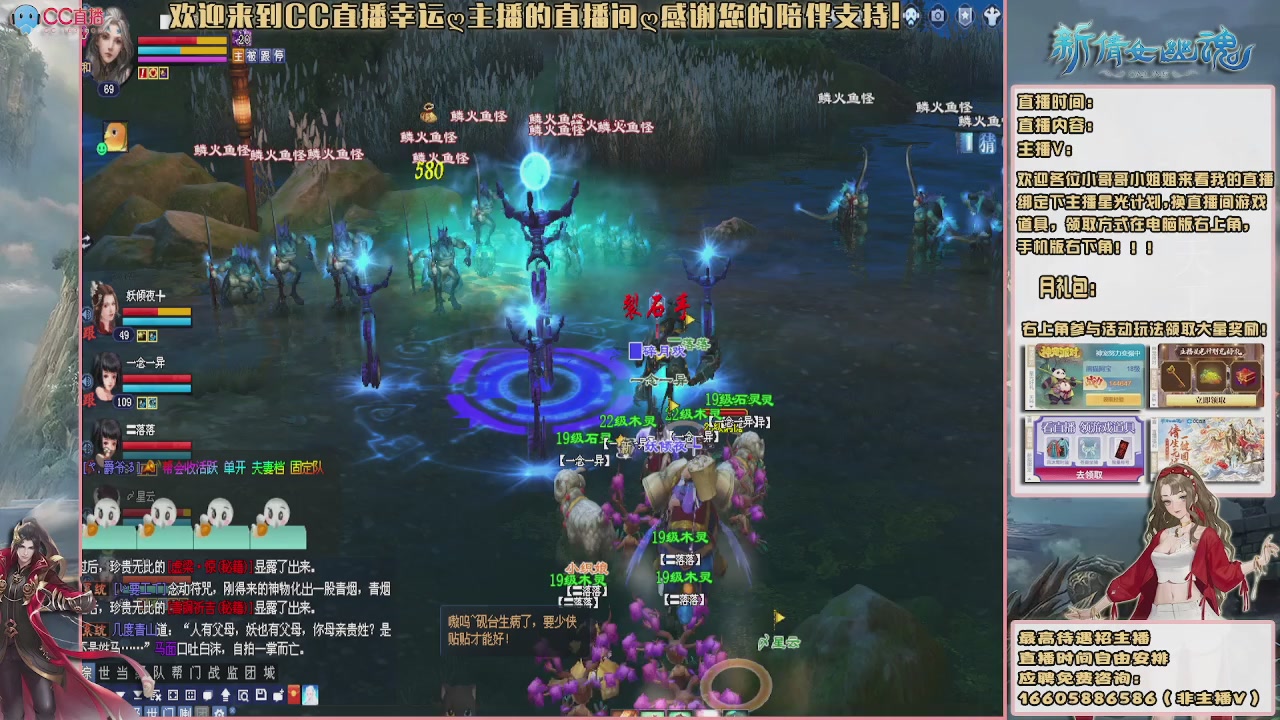Select the magnifying glass icon in the bottom toolbar
The image size is (1280, 720).
tap(243, 695)
